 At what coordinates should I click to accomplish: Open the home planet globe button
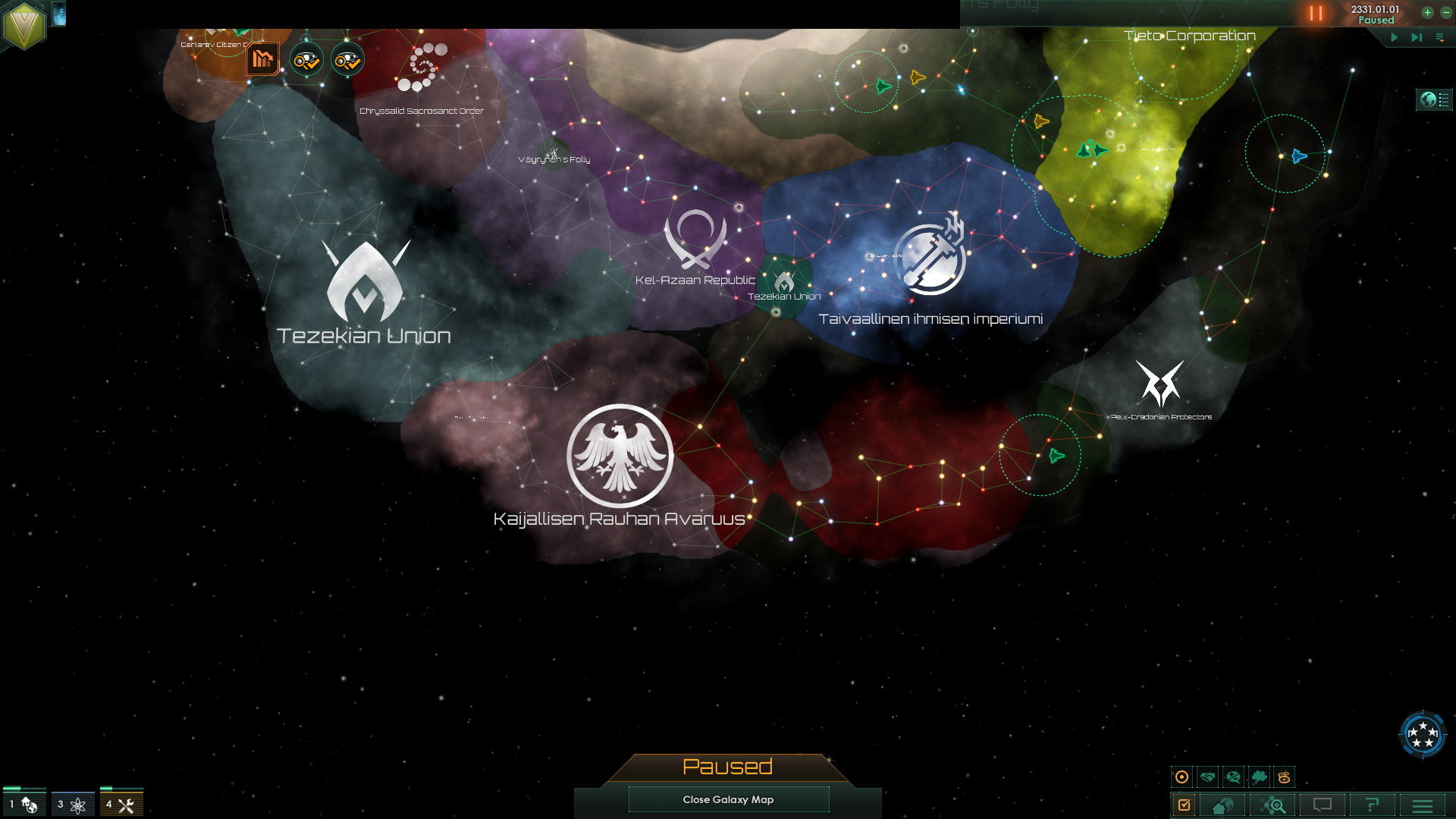pos(1222,805)
